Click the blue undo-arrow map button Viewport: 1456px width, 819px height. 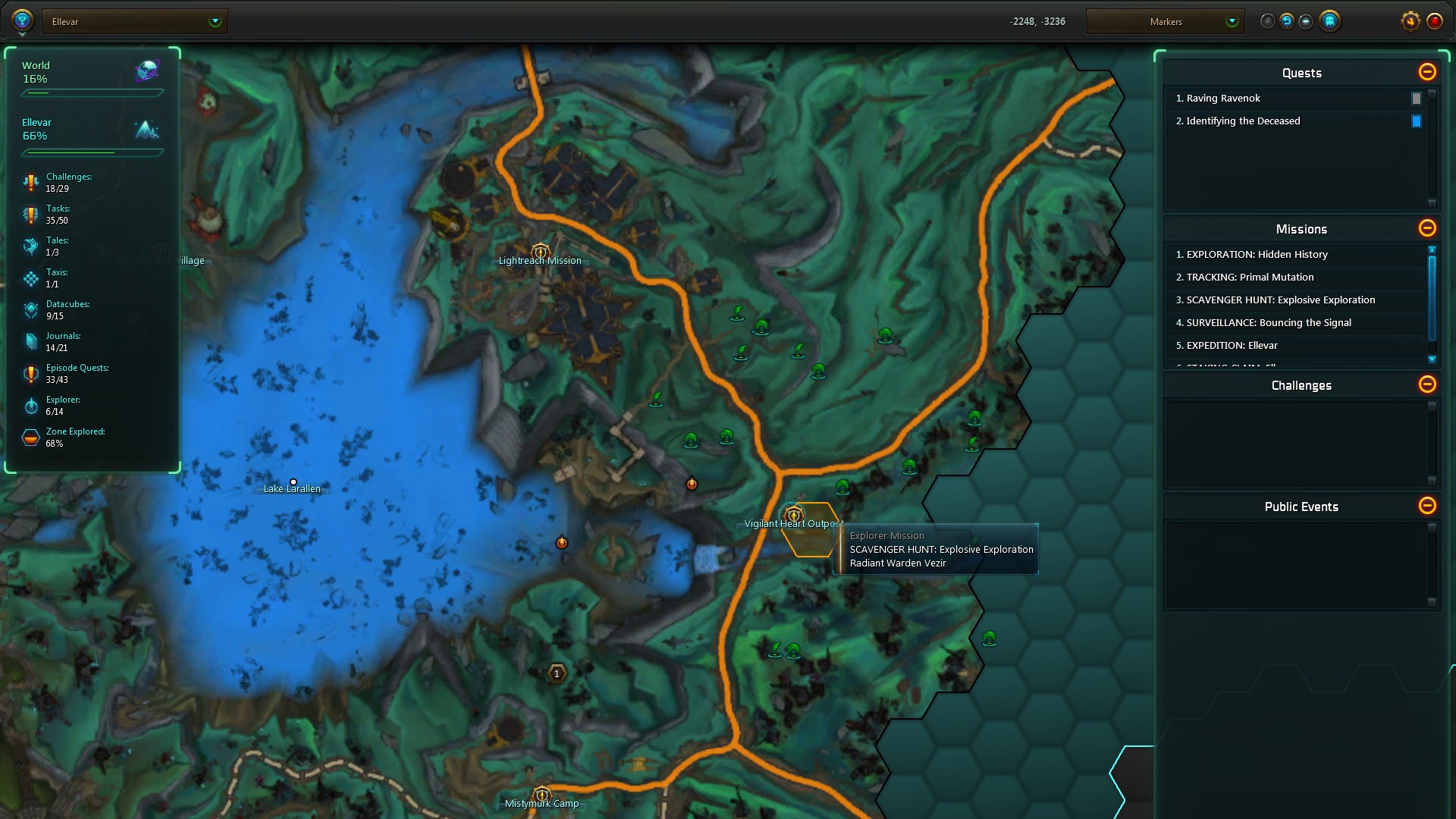click(x=1286, y=21)
